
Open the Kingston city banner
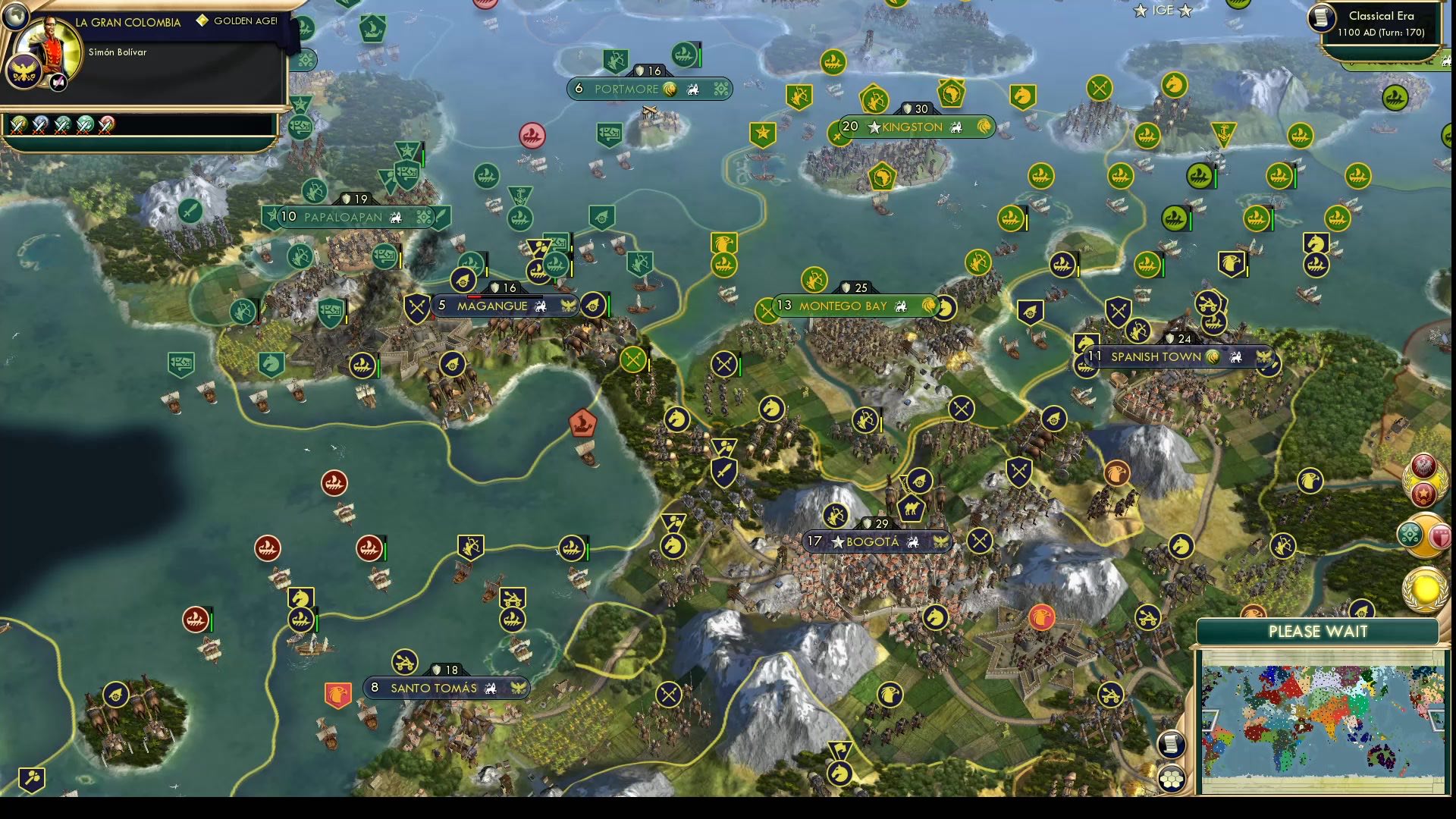[910, 127]
